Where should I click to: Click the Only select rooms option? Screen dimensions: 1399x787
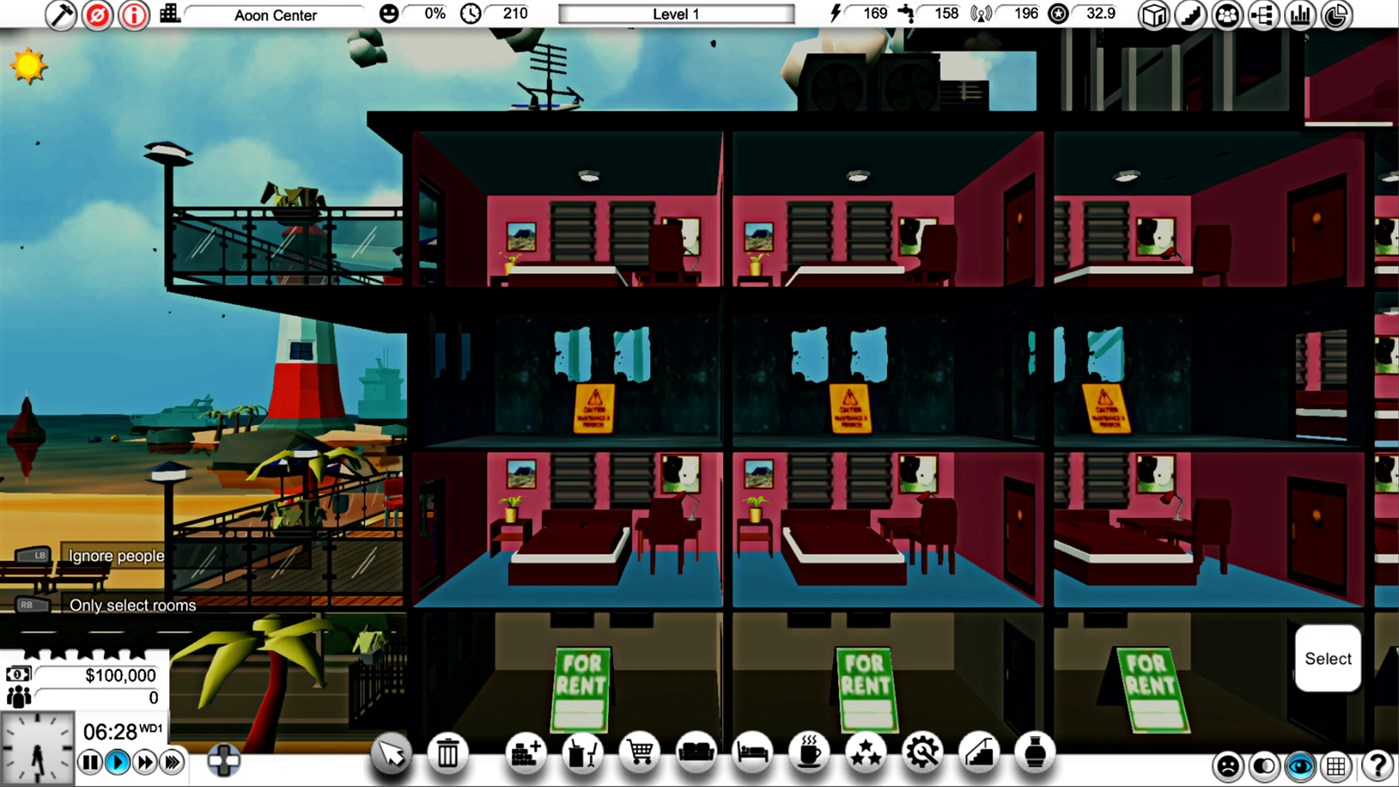point(133,605)
